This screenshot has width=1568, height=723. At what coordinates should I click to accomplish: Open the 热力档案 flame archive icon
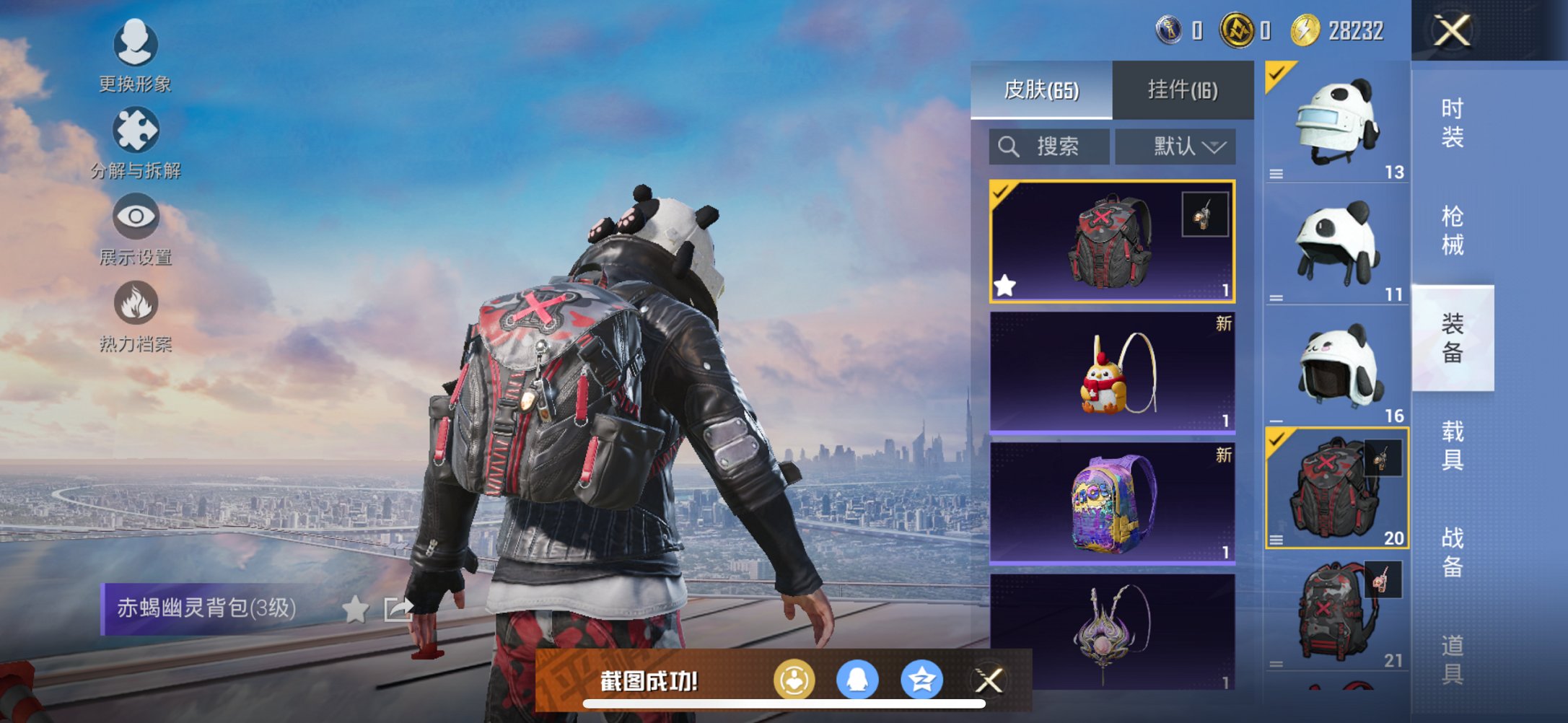point(136,304)
